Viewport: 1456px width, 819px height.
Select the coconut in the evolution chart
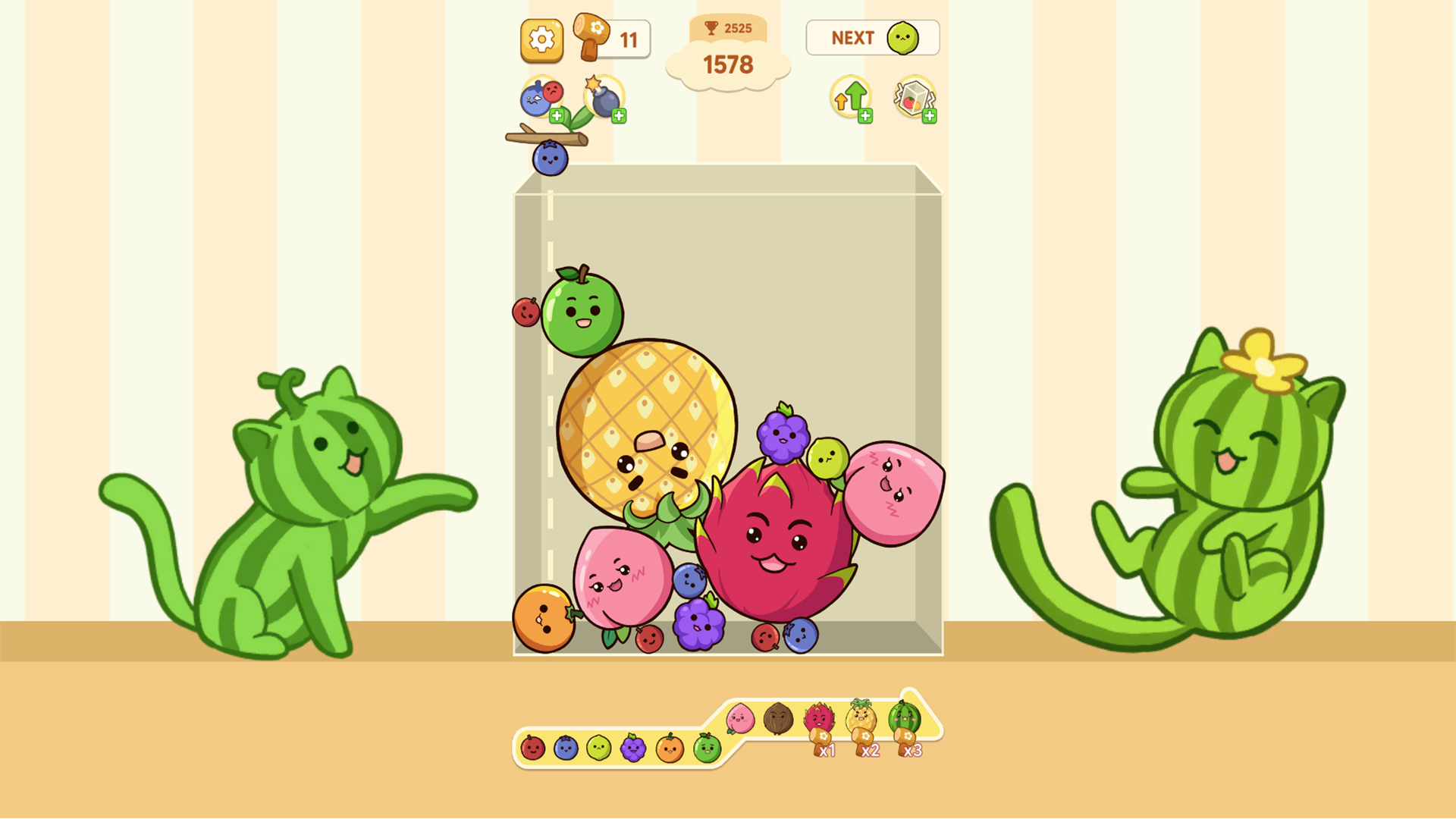pyautogui.click(x=777, y=718)
